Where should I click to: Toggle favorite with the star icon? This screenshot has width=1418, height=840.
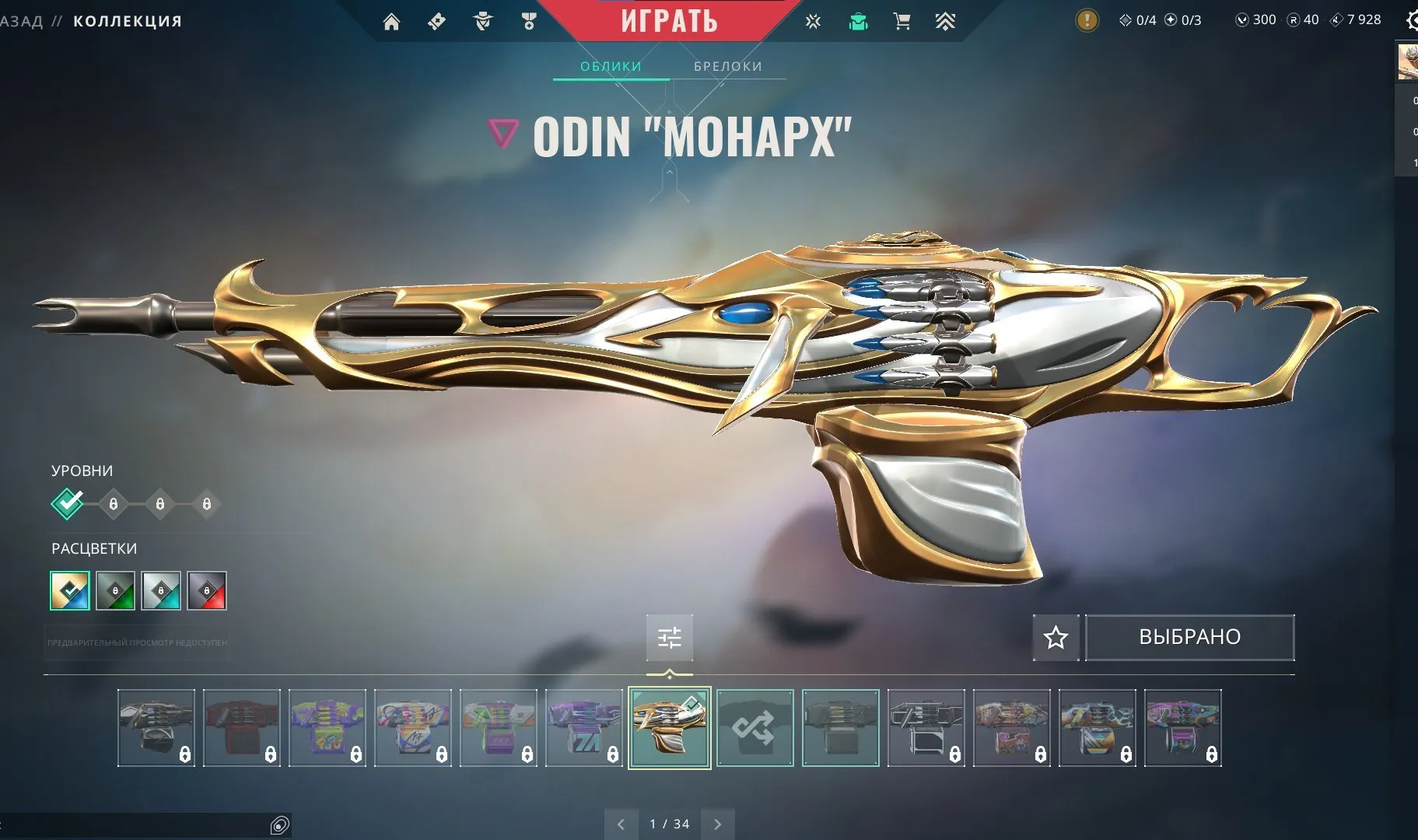(1056, 637)
